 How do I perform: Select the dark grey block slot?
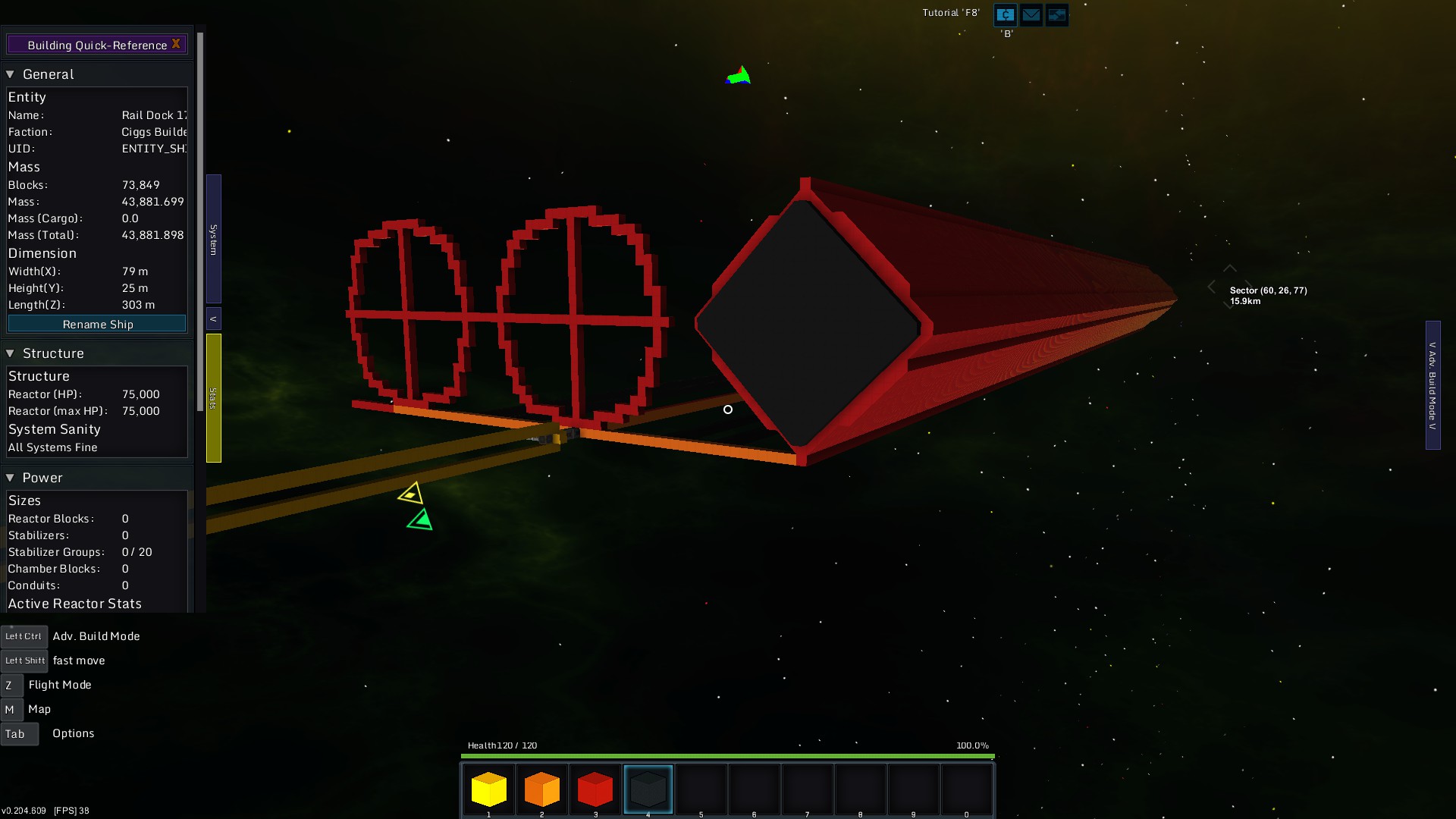648,789
